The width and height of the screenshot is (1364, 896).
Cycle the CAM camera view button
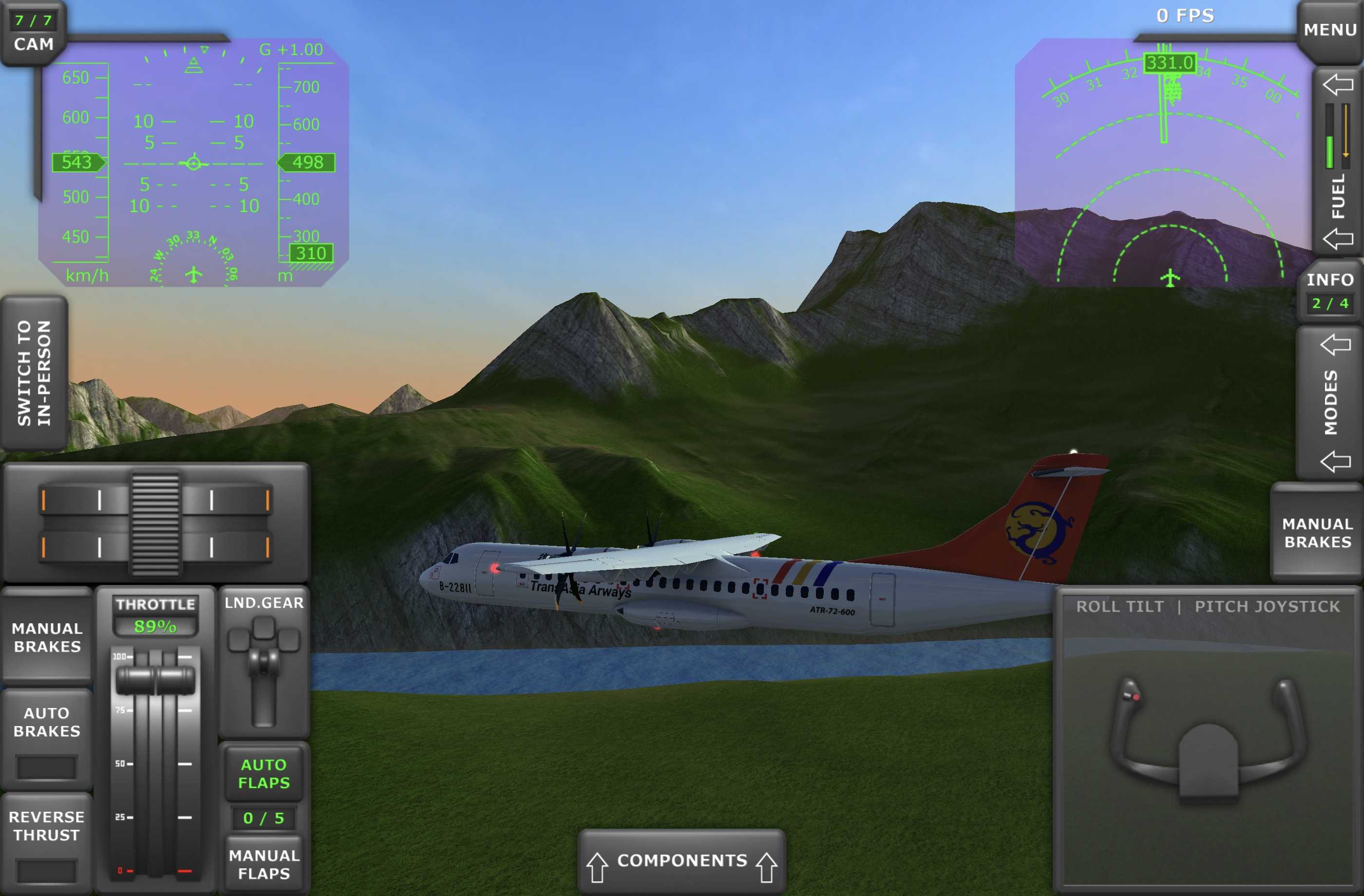33,33
